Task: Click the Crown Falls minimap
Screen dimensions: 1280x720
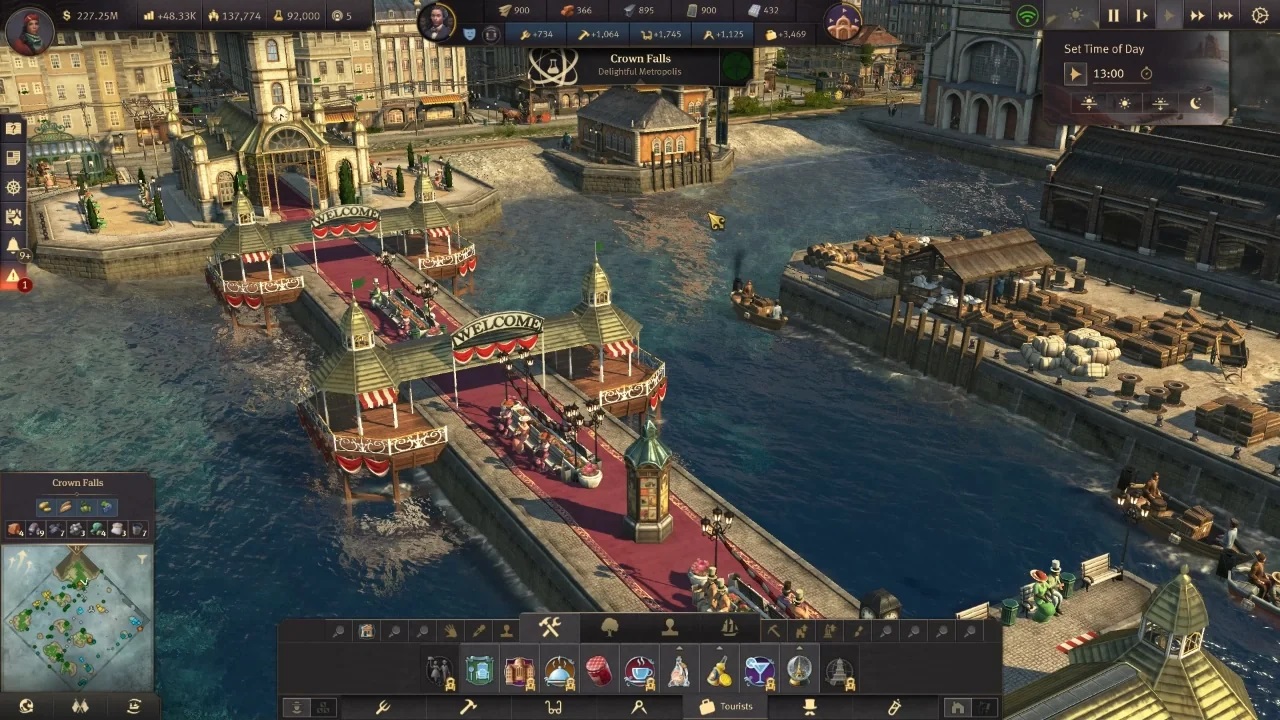Action: 77,616
